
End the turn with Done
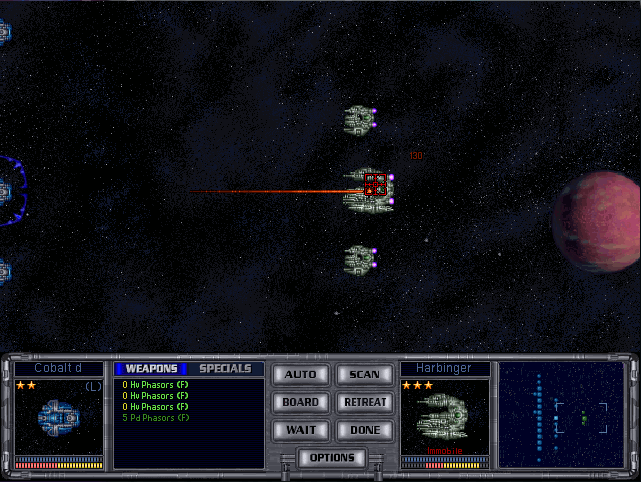click(x=364, y=430)
